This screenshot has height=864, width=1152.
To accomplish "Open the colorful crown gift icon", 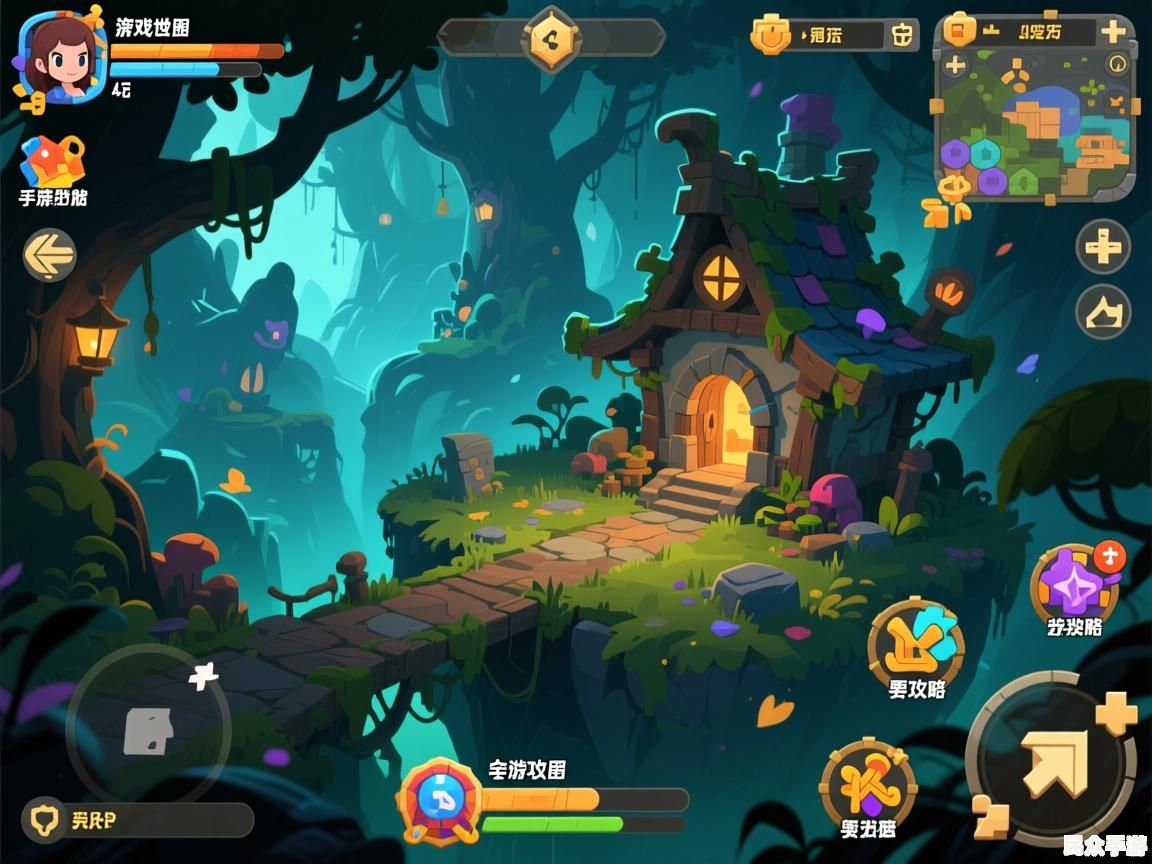I will coord(53,159).
